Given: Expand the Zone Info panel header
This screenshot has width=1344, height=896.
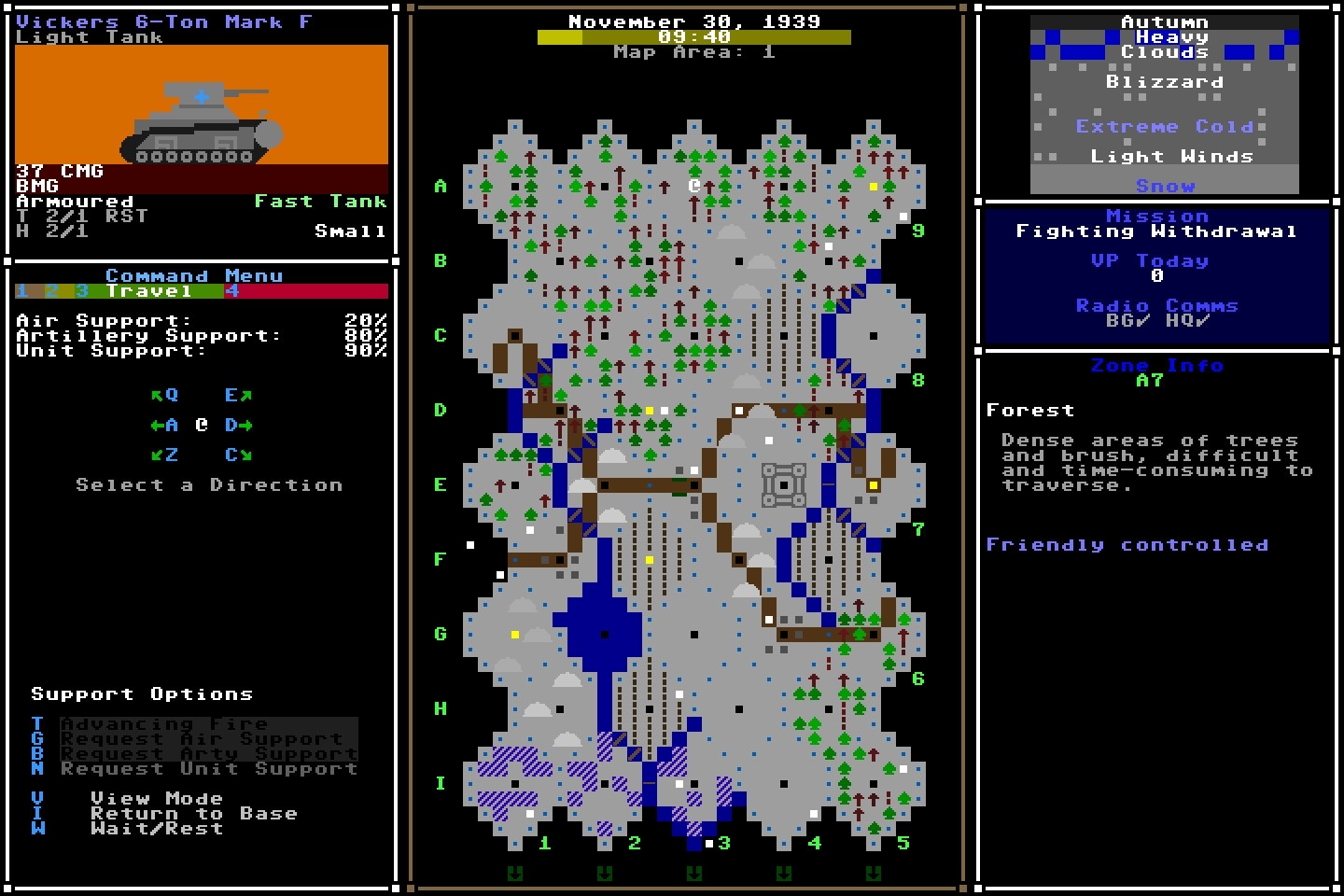Looking at the screenshot, I should (x=1155, y=365).
